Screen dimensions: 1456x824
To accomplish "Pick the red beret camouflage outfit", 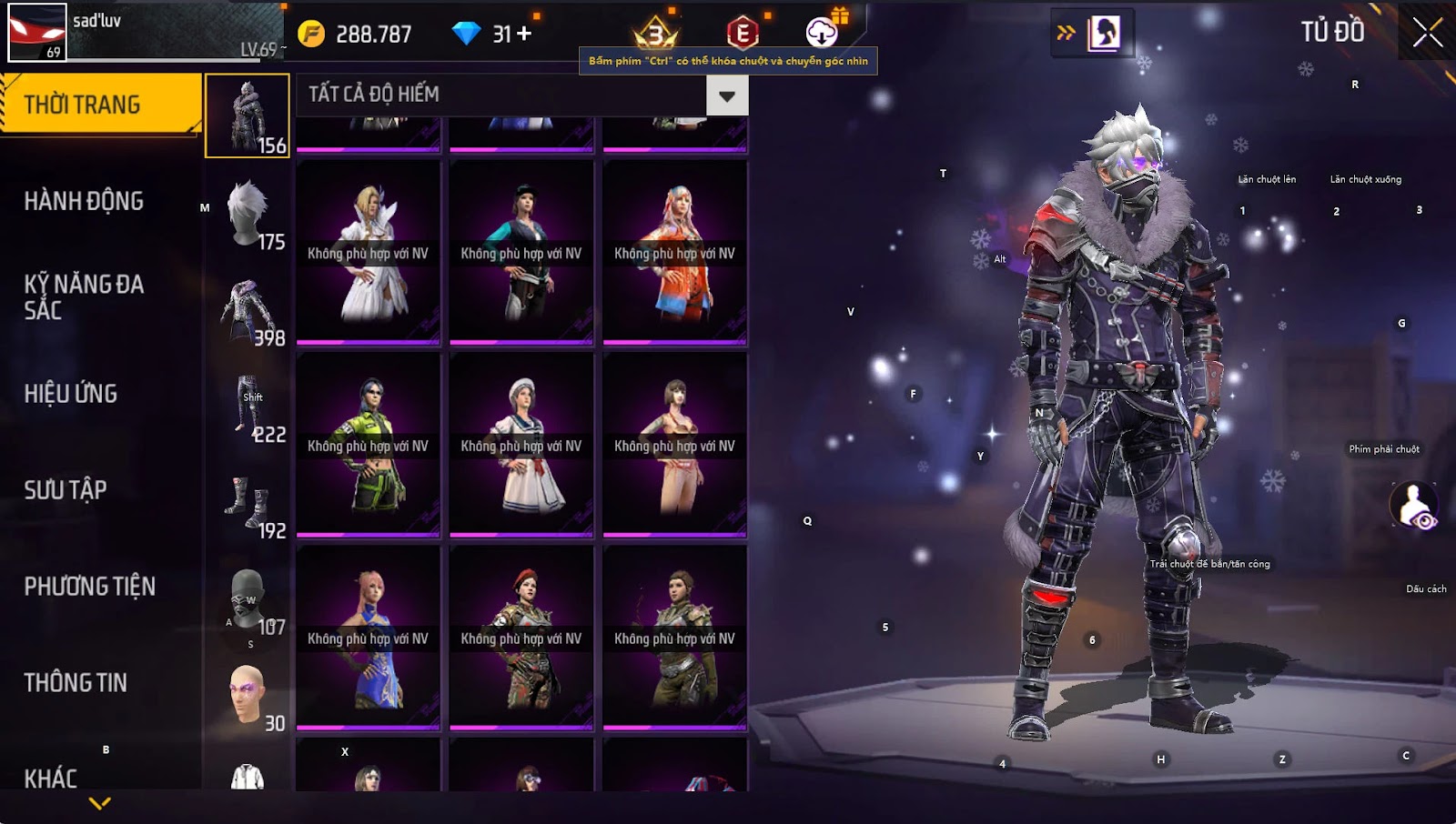I will (x=521, y=639).
